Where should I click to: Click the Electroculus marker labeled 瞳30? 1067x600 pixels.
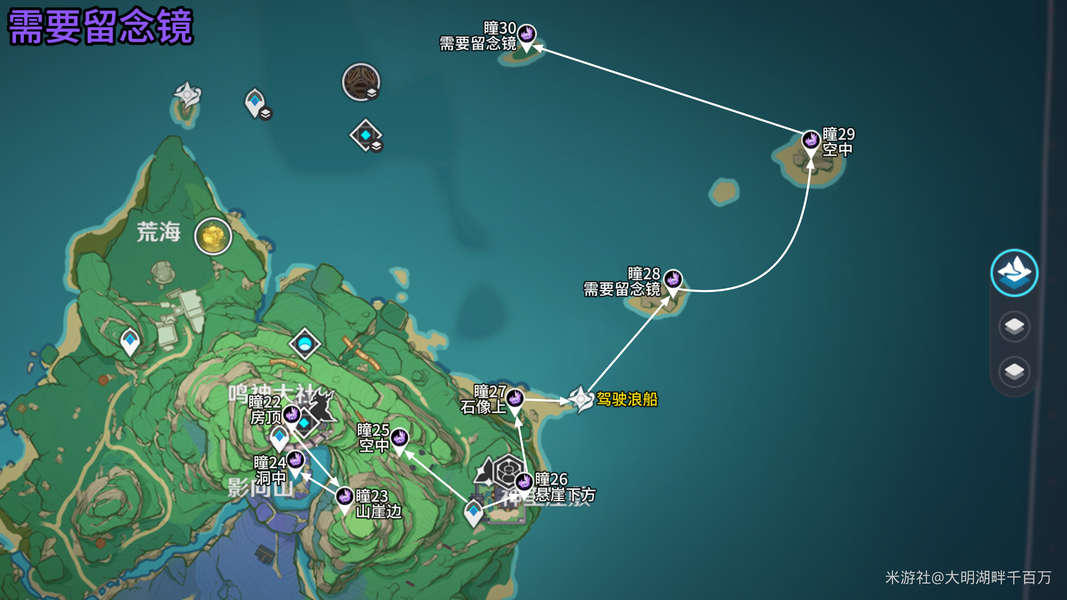click(526, 36)
